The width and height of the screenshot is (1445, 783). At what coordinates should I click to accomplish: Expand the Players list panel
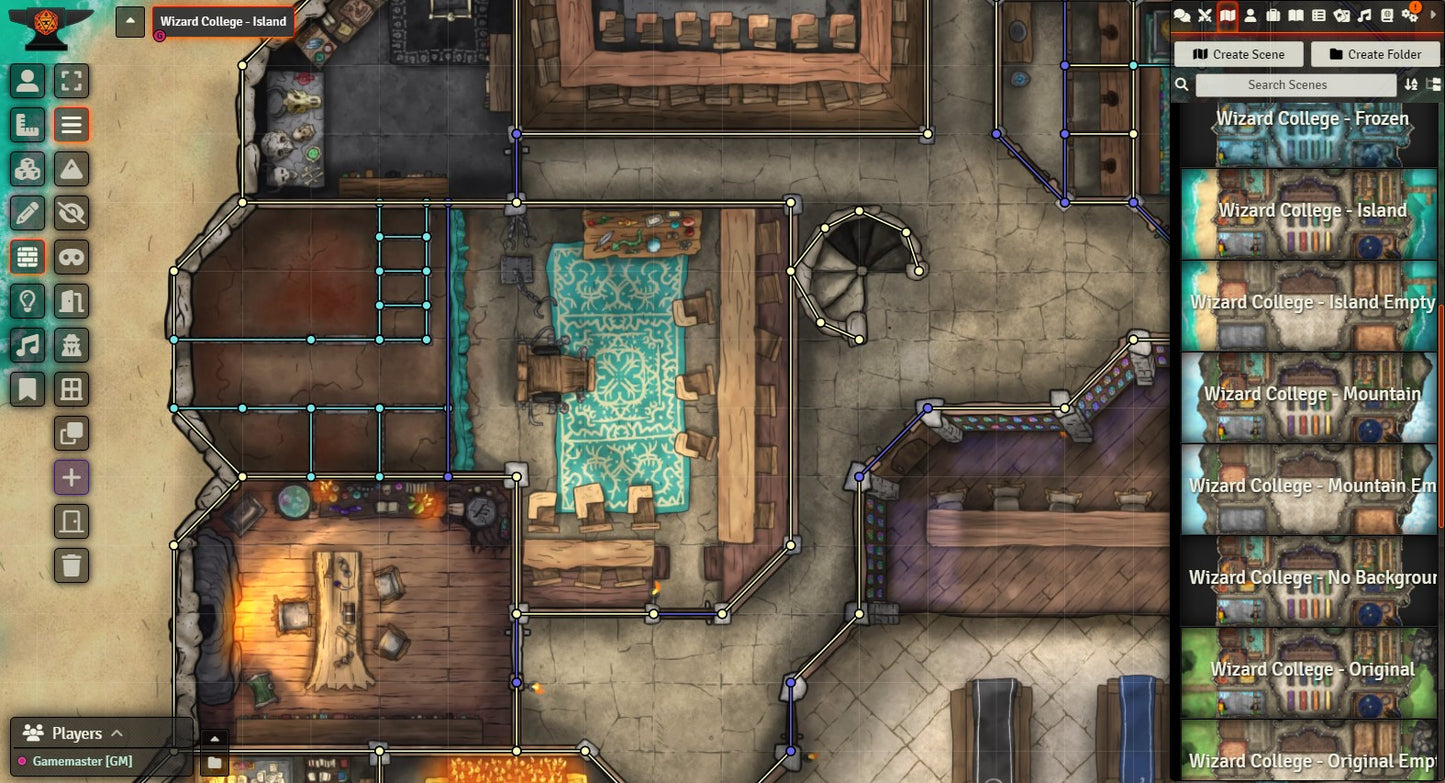[x=117, y=733]
